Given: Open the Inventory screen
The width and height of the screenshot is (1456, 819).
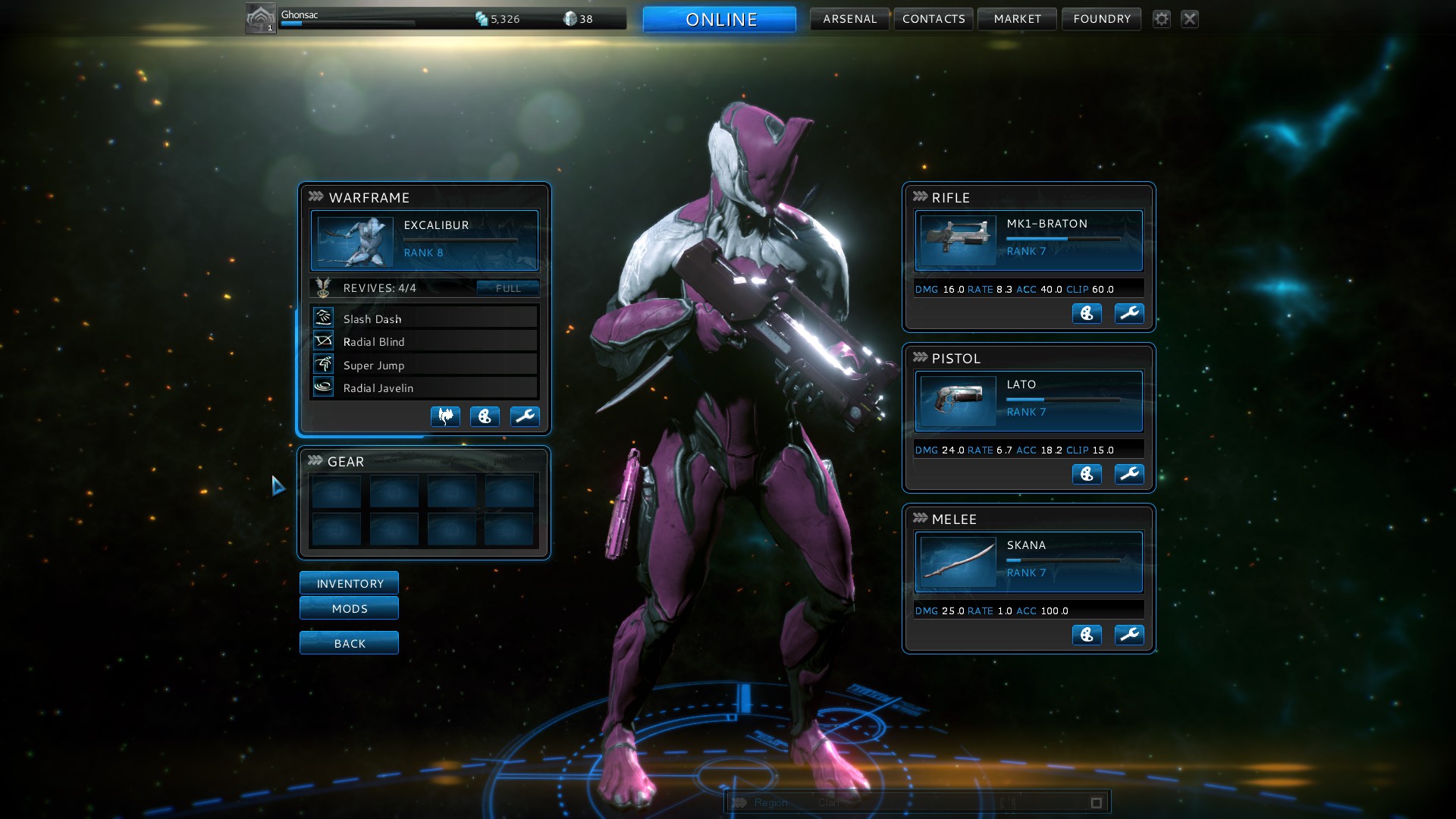Looking at the screenshot, I should [349, 583].
